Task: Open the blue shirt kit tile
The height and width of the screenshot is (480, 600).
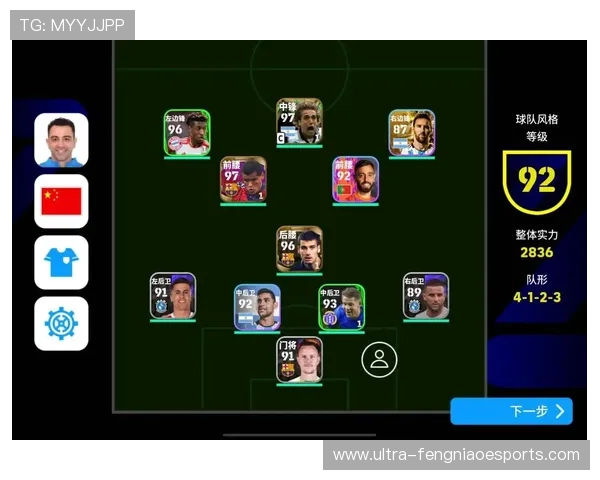Action: pos(61,262)
